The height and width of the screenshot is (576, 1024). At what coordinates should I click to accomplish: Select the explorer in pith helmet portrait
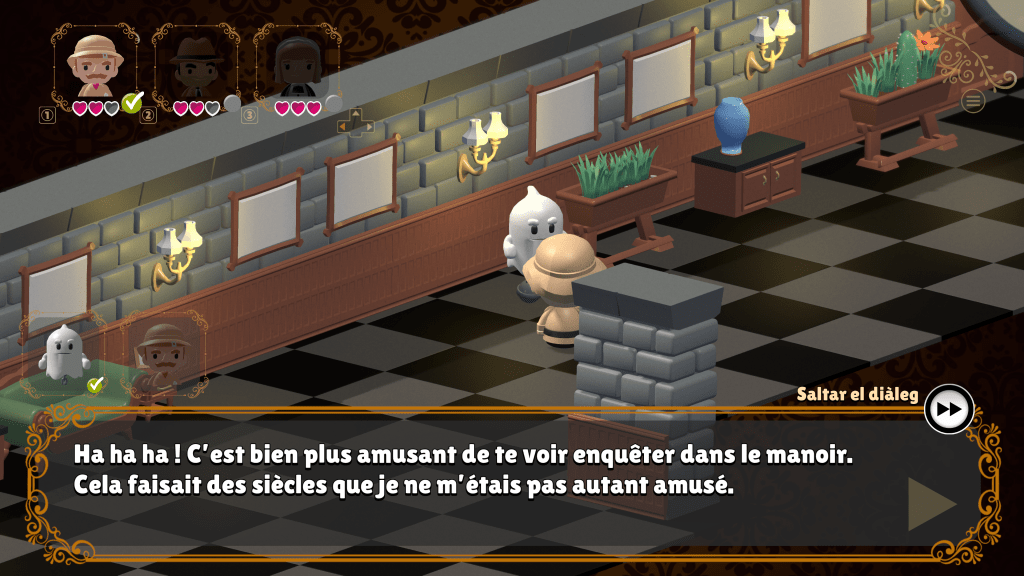(96, 64)
